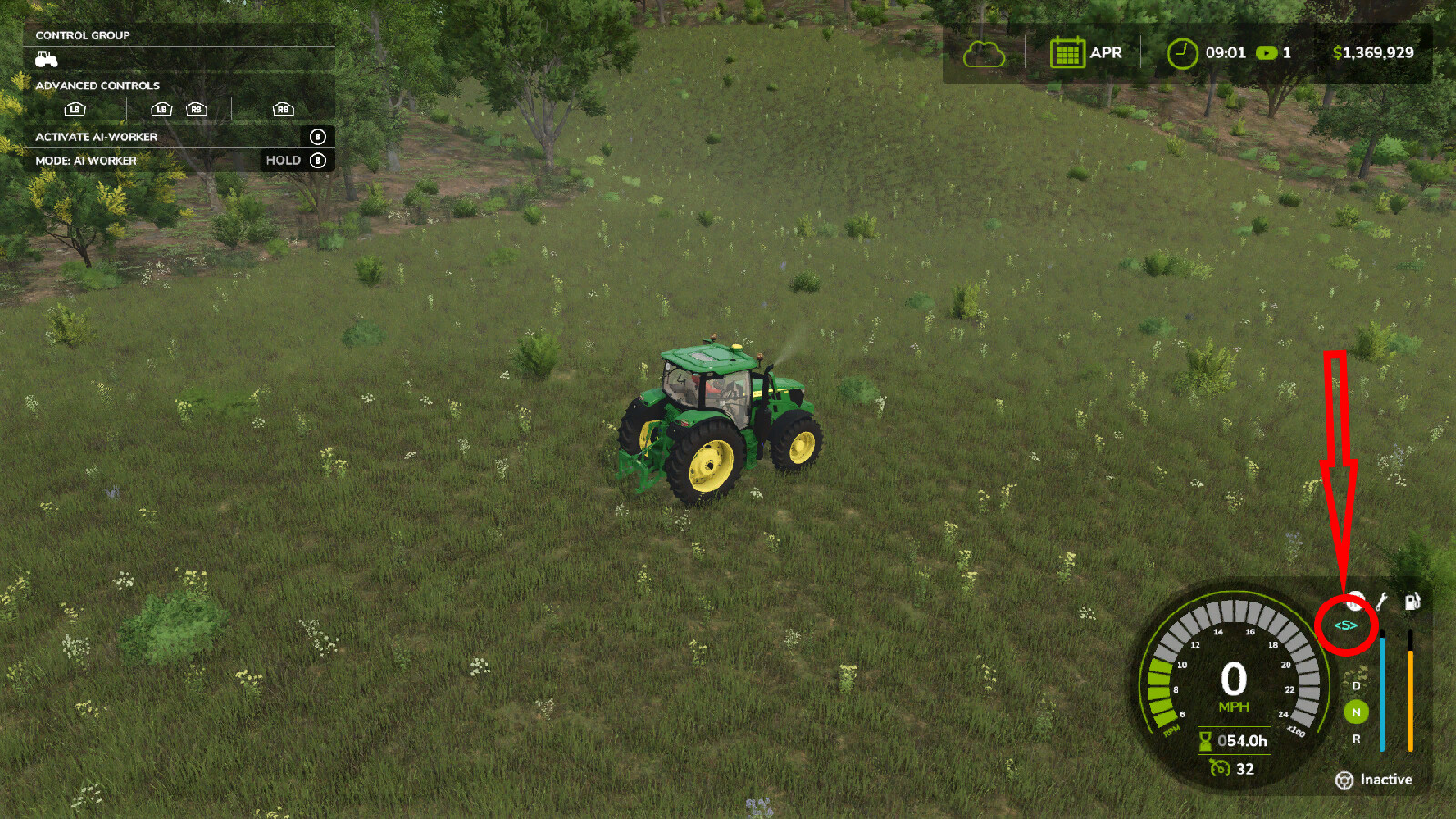
Task: Activate AI-Worker via the B button
Action: 317,136
